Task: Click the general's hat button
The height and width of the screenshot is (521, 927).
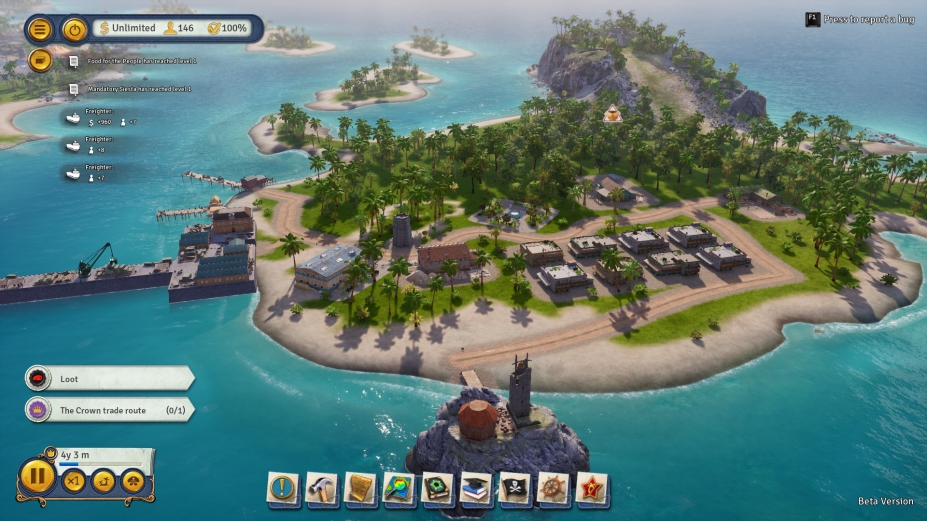Action: pyautogui.click(x=132, y=481)
